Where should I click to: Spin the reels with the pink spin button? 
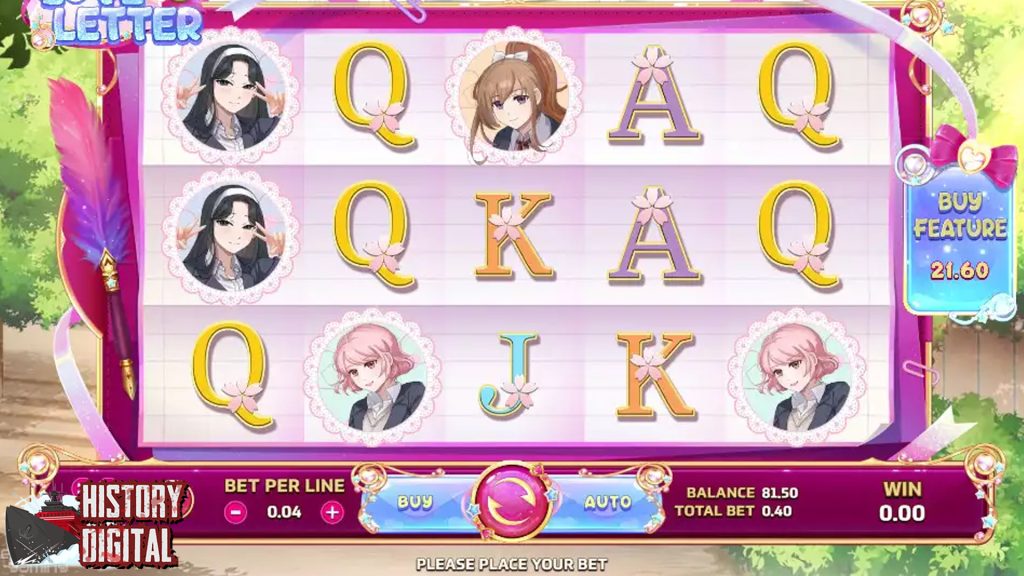pyautogui.click(x=511, y=501)
